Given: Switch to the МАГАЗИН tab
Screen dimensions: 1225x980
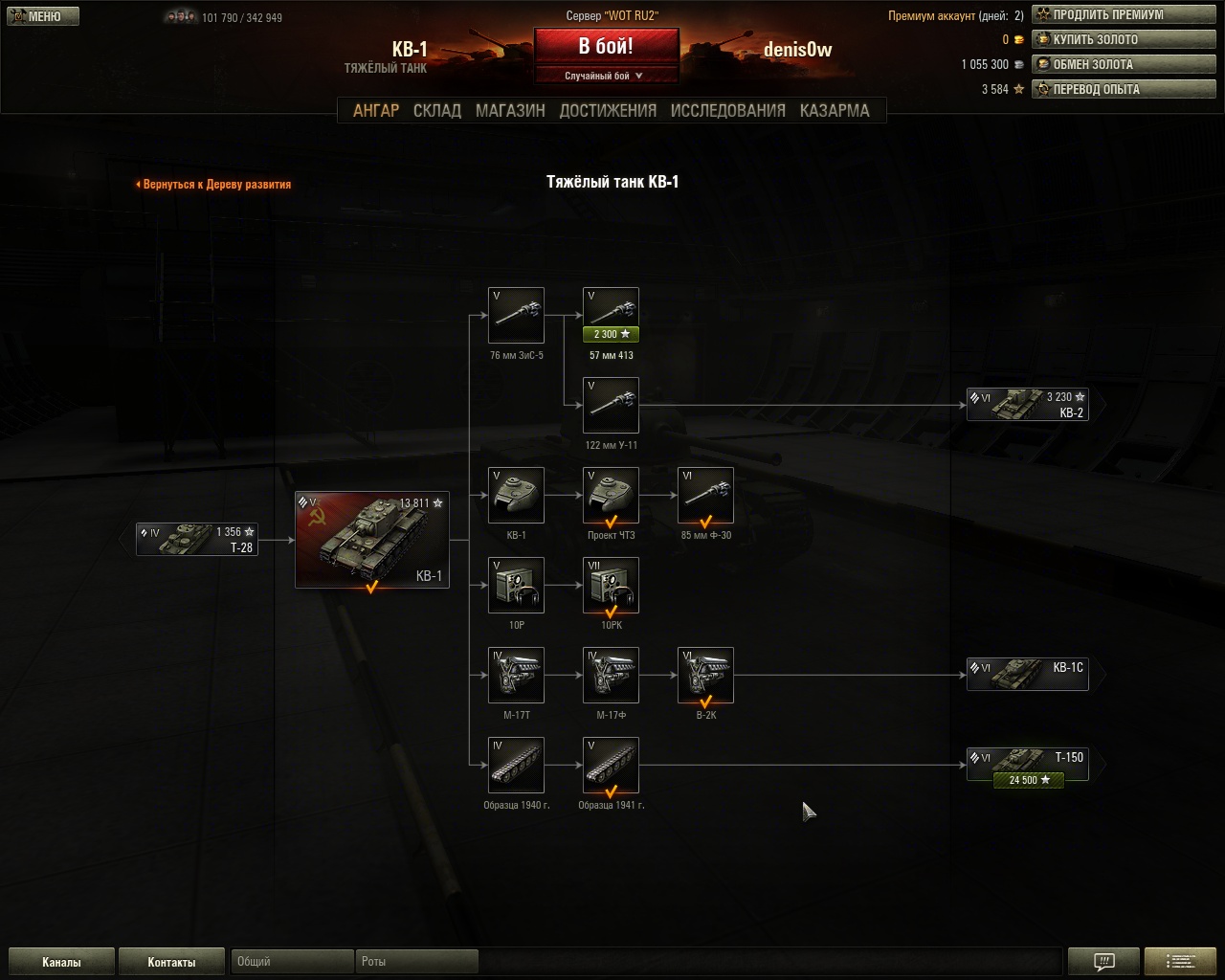Looking at the screenshot, I should [510, 110].
